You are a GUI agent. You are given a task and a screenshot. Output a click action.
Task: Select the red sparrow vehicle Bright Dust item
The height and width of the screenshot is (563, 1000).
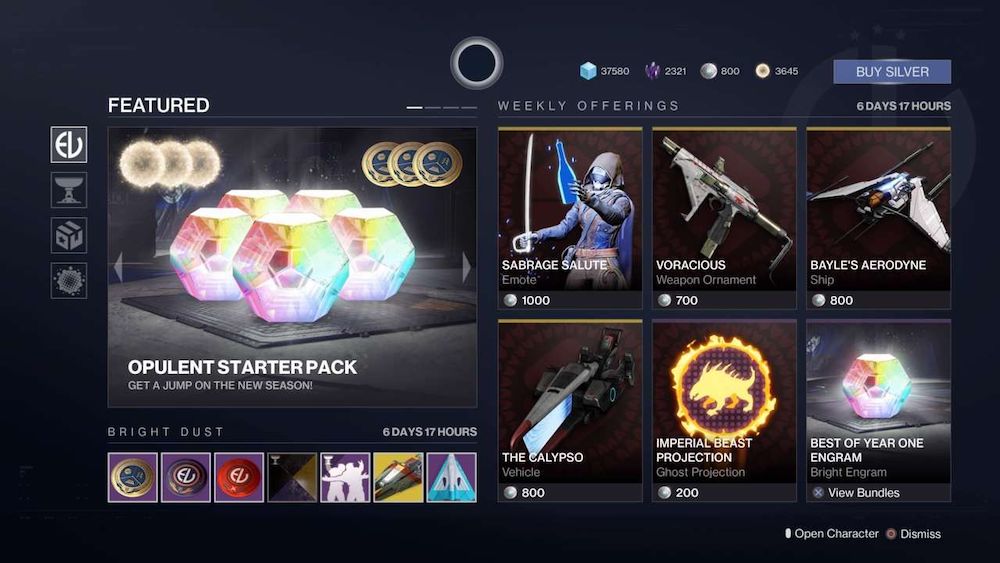398,477
